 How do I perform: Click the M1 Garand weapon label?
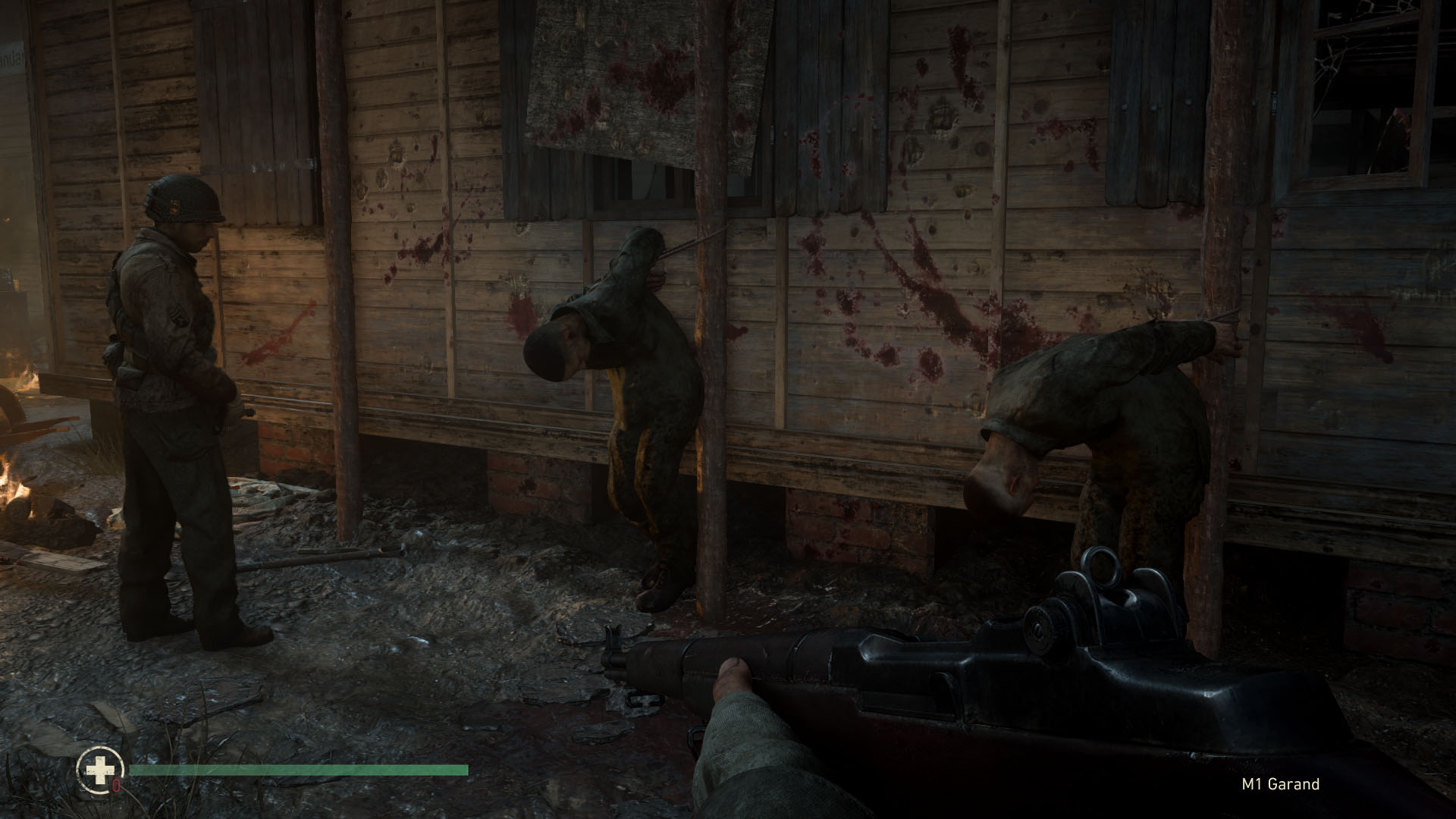pyautogui.click(x=1281, y=784)
